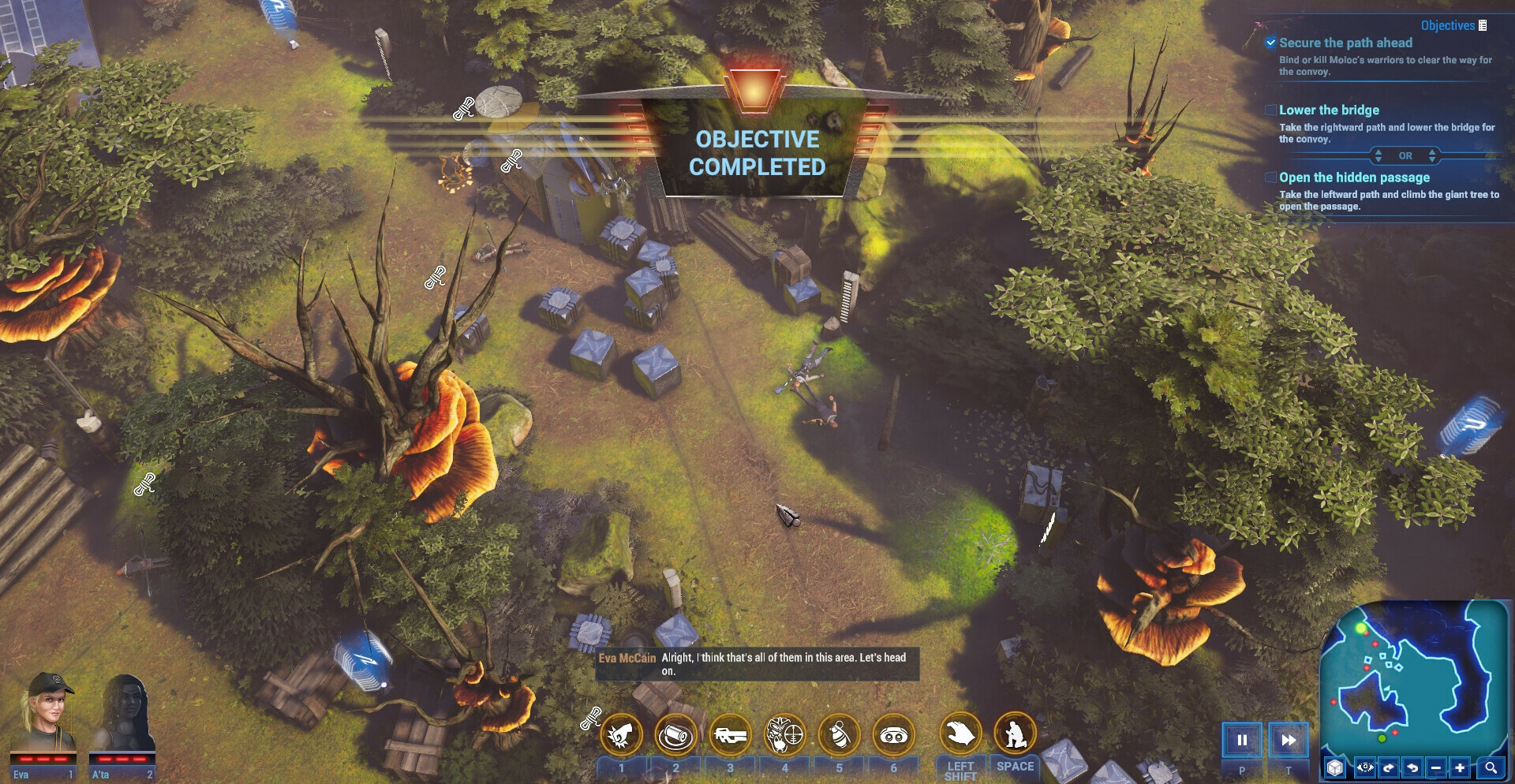Rotate camera with the left-curving arrow
This screenshot has height=784, width=1515.
point(1412,767)
